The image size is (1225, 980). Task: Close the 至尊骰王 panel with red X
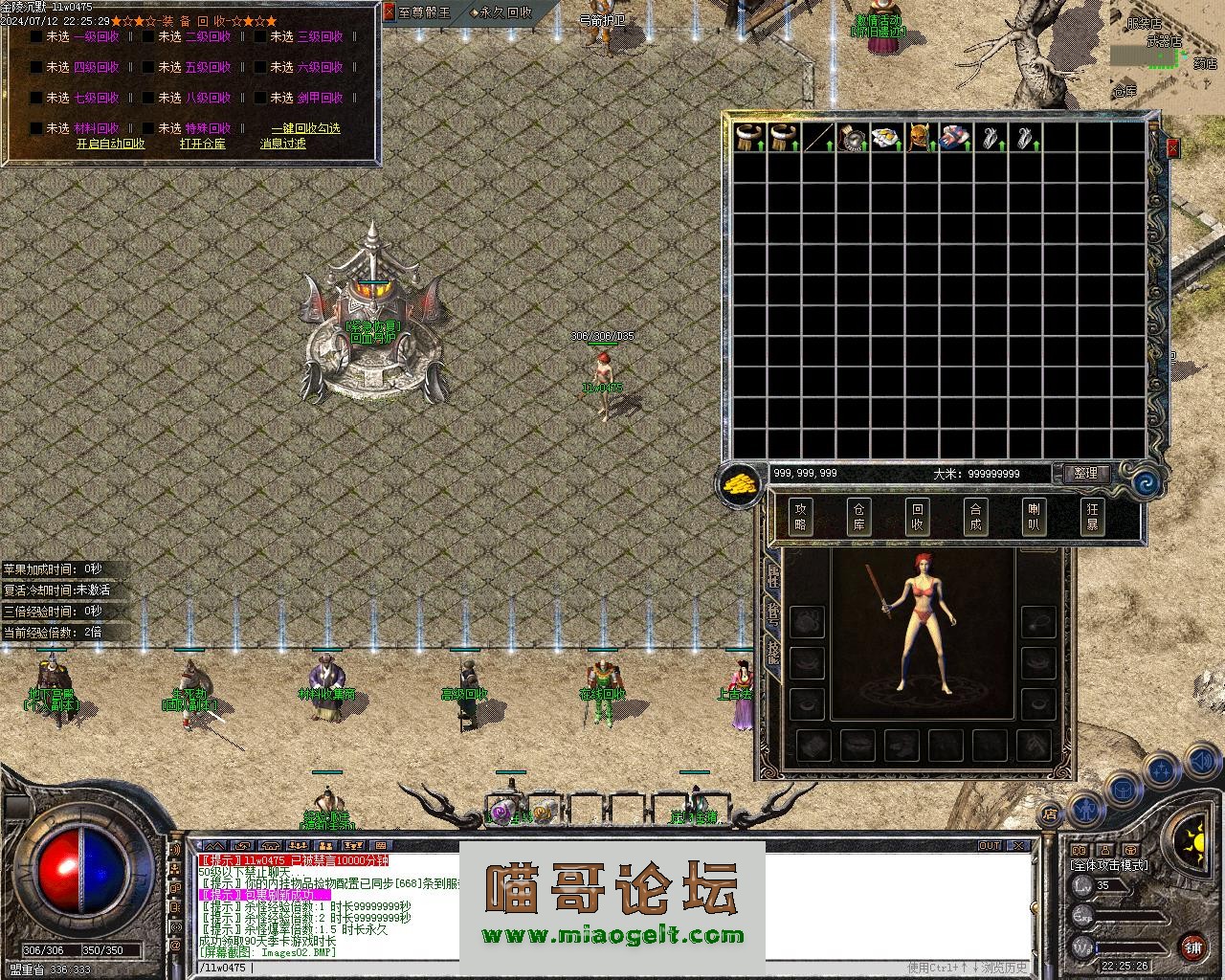pos(389,12)
